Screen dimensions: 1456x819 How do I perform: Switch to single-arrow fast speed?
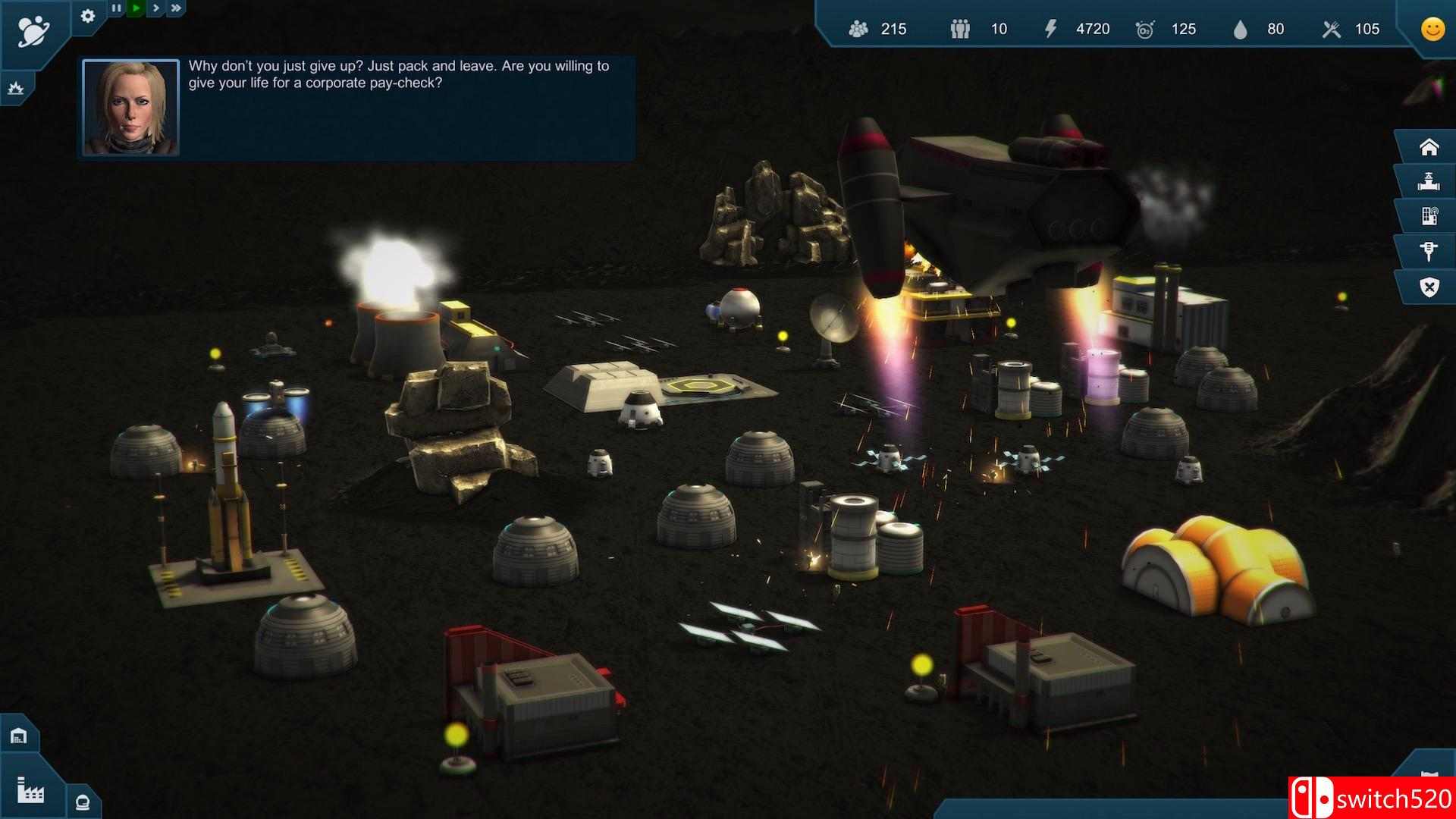click(x=155, y=8)
